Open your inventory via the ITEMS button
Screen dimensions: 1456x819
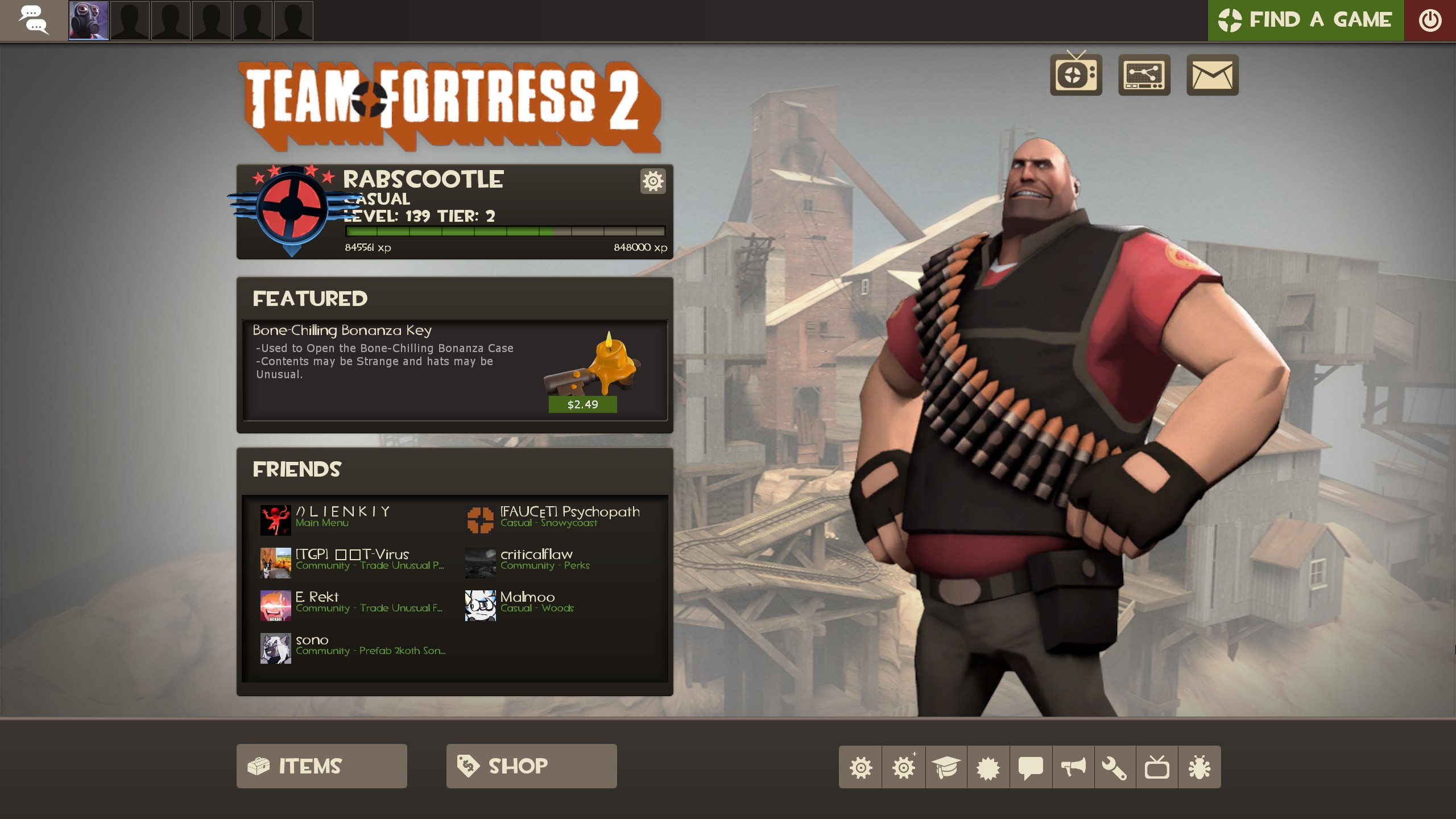pyautogui.click(x=322, y=766)
